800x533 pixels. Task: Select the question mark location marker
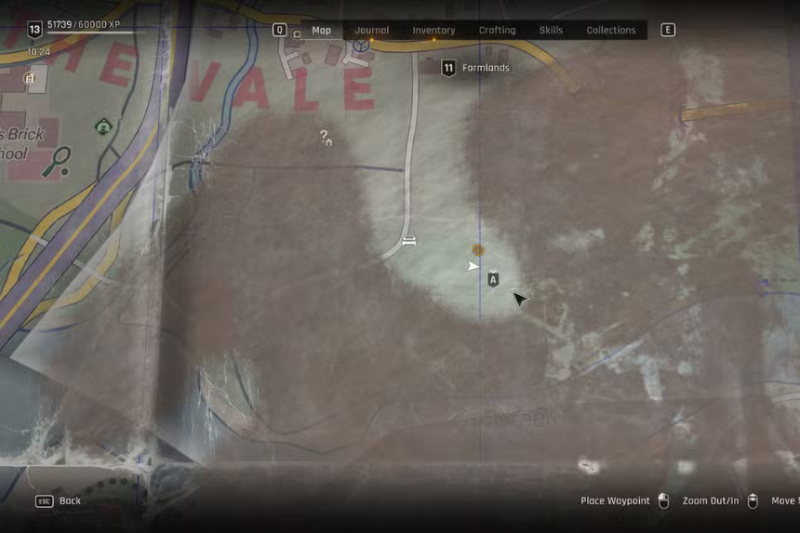pos(325,137)
